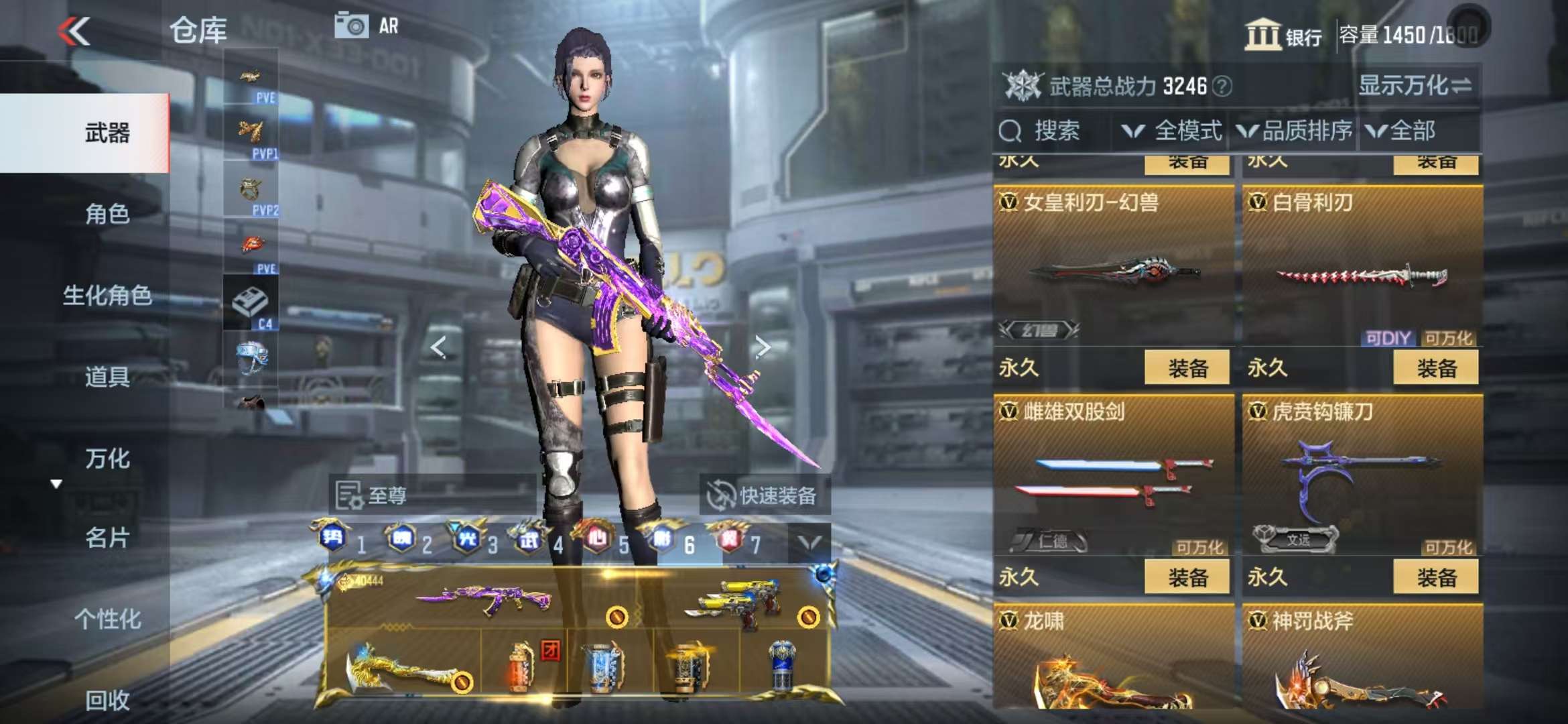The image size is (1568, 724).
Task: Open the 名片 namecard tab
Action: pos(107,538)
